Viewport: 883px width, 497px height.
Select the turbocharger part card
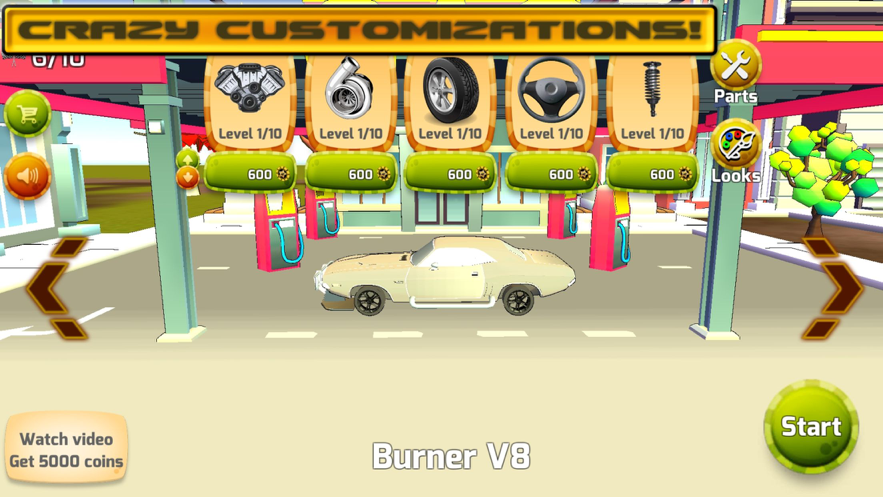click(x=351, y=101)
